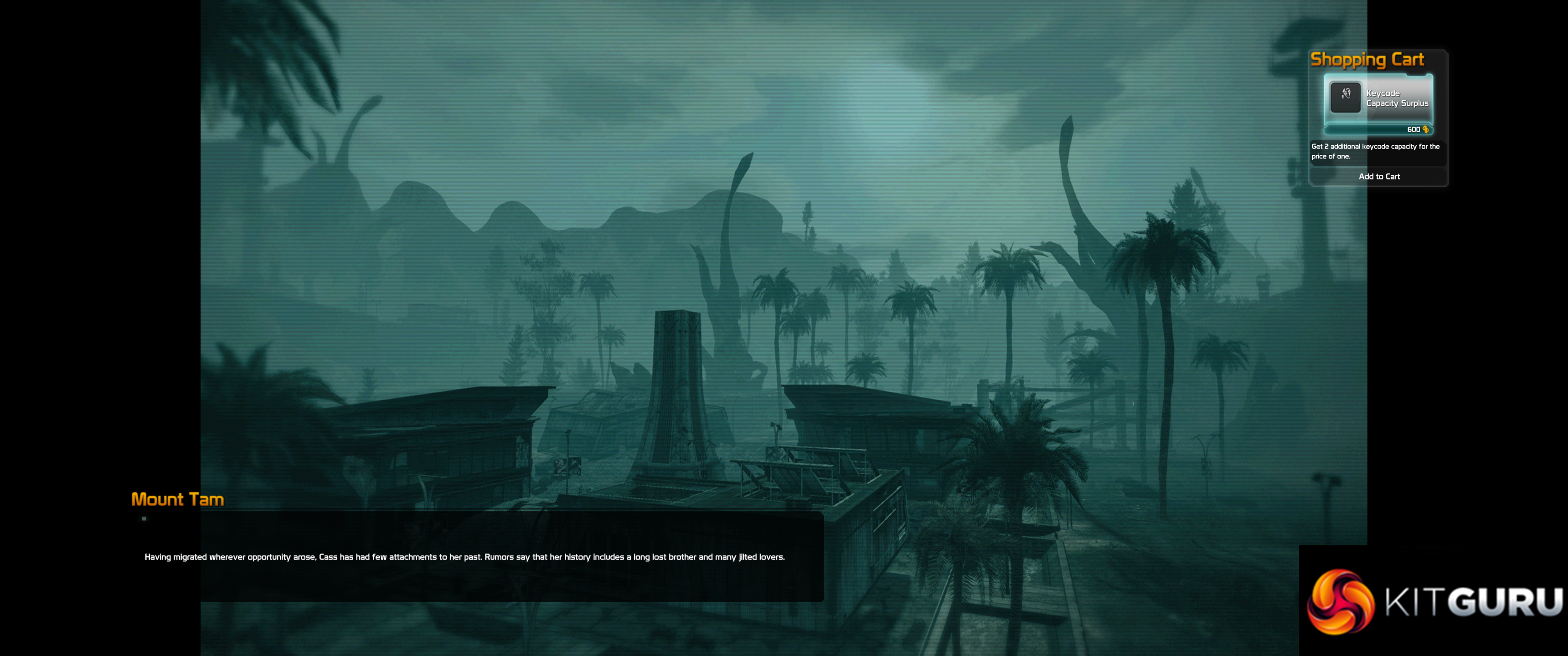Select the Keycode Capacity Surplus item card
The image size is (1568, 656).
click(x=1378, y=103)
